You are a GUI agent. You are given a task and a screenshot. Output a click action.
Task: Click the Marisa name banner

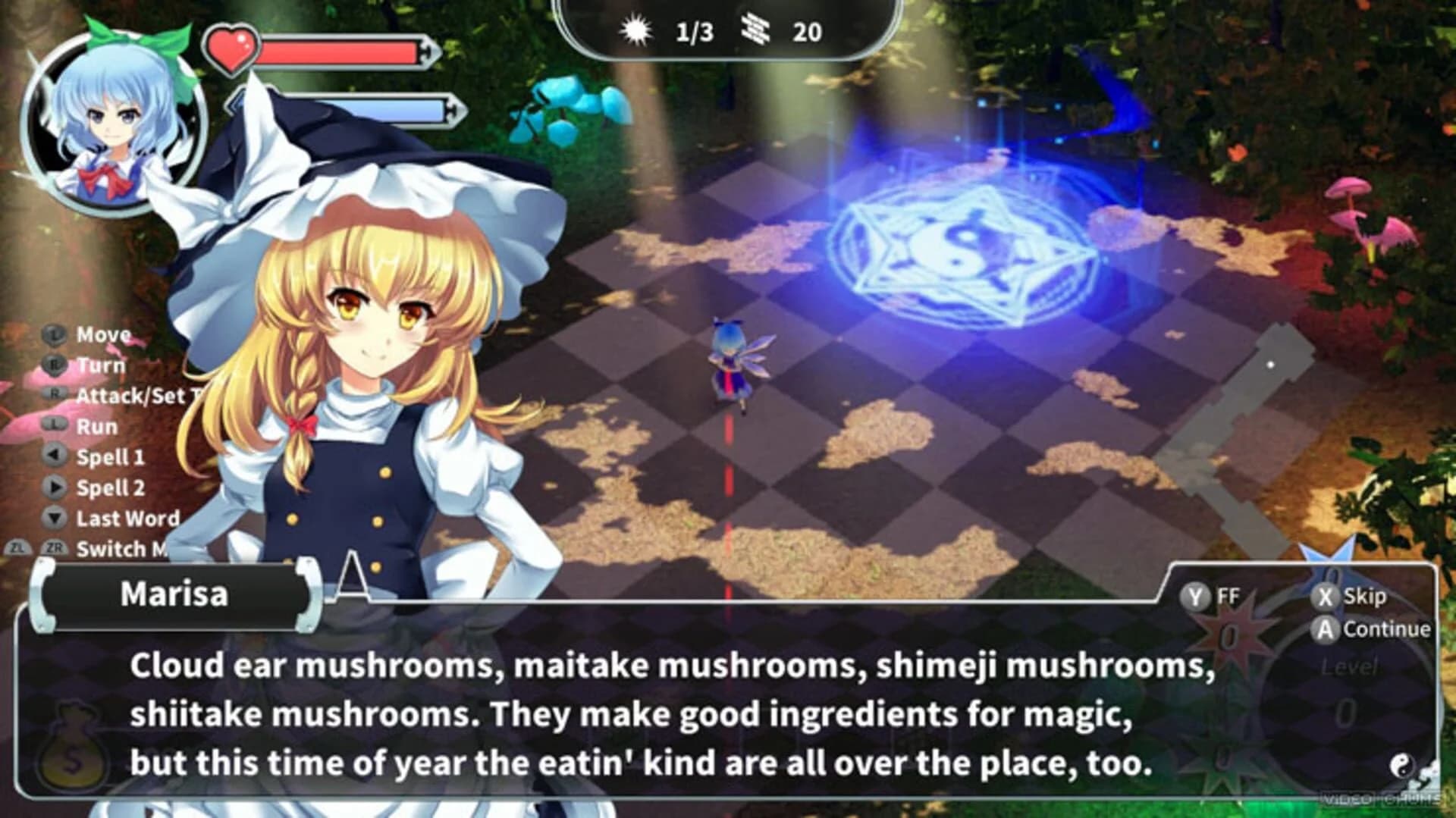(173, 596)
